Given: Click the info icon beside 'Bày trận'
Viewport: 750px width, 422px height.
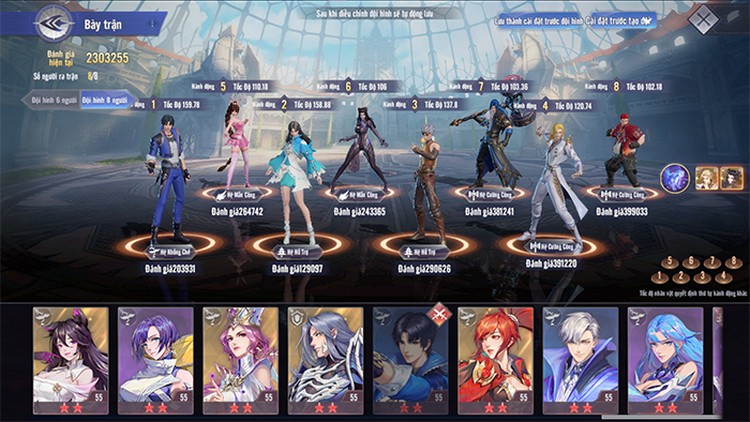Looking at the screenshot, I should [152, 22].
